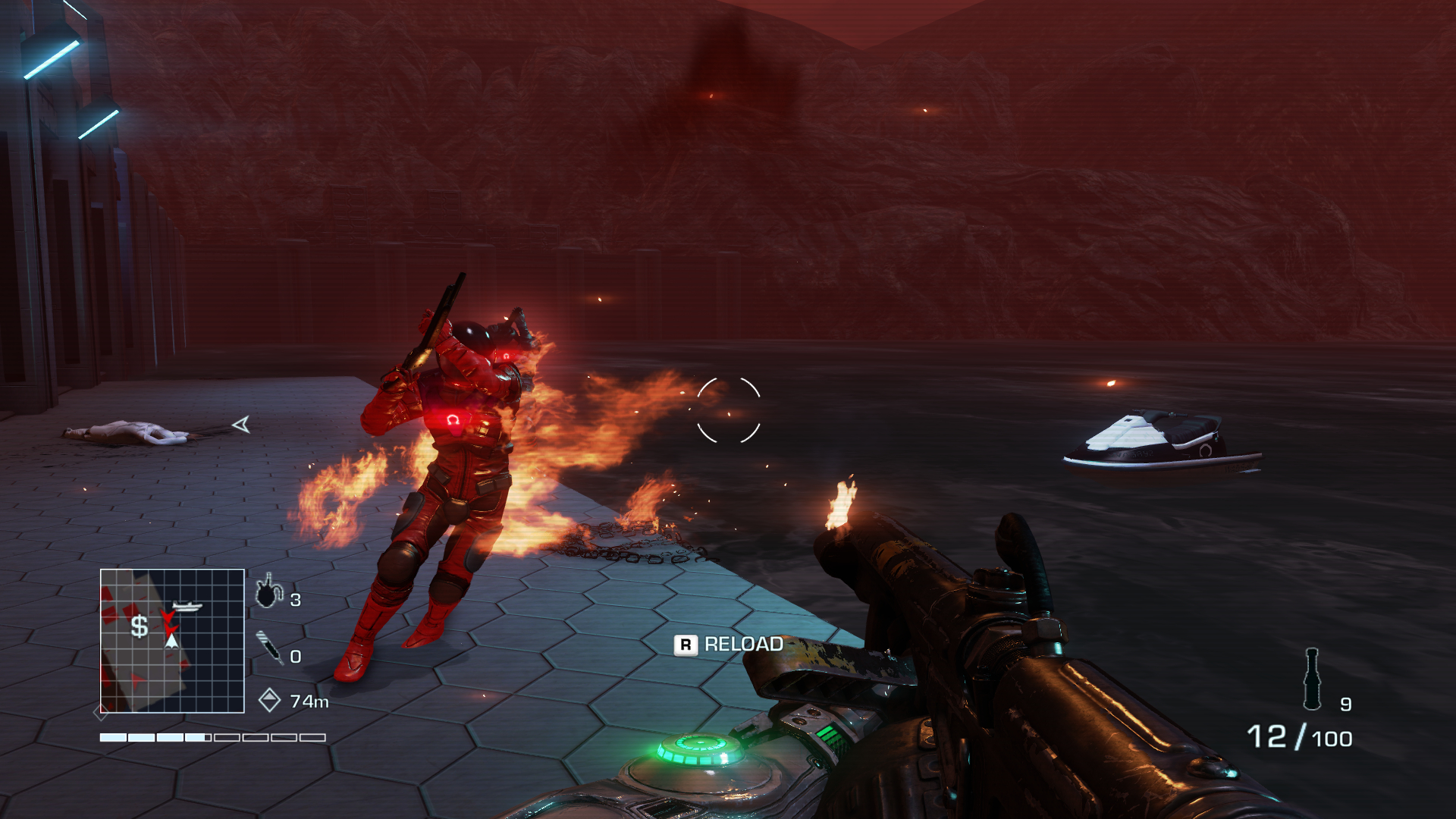Open the minimap
The image size is (1456, 819).
(172, 641)
